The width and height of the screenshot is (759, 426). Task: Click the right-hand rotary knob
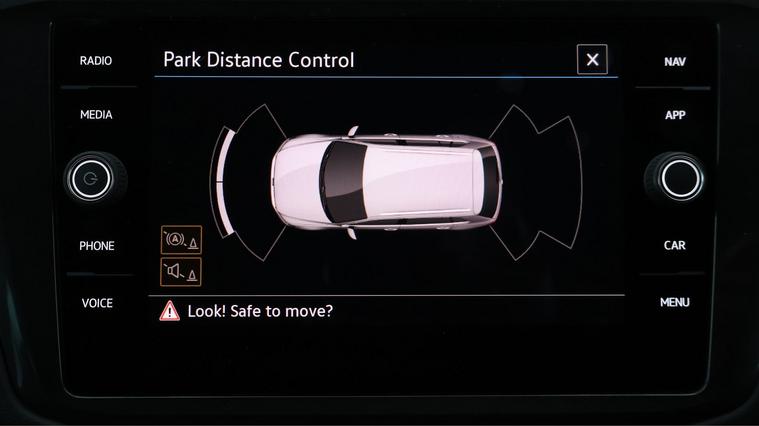[x=679, y=178]
